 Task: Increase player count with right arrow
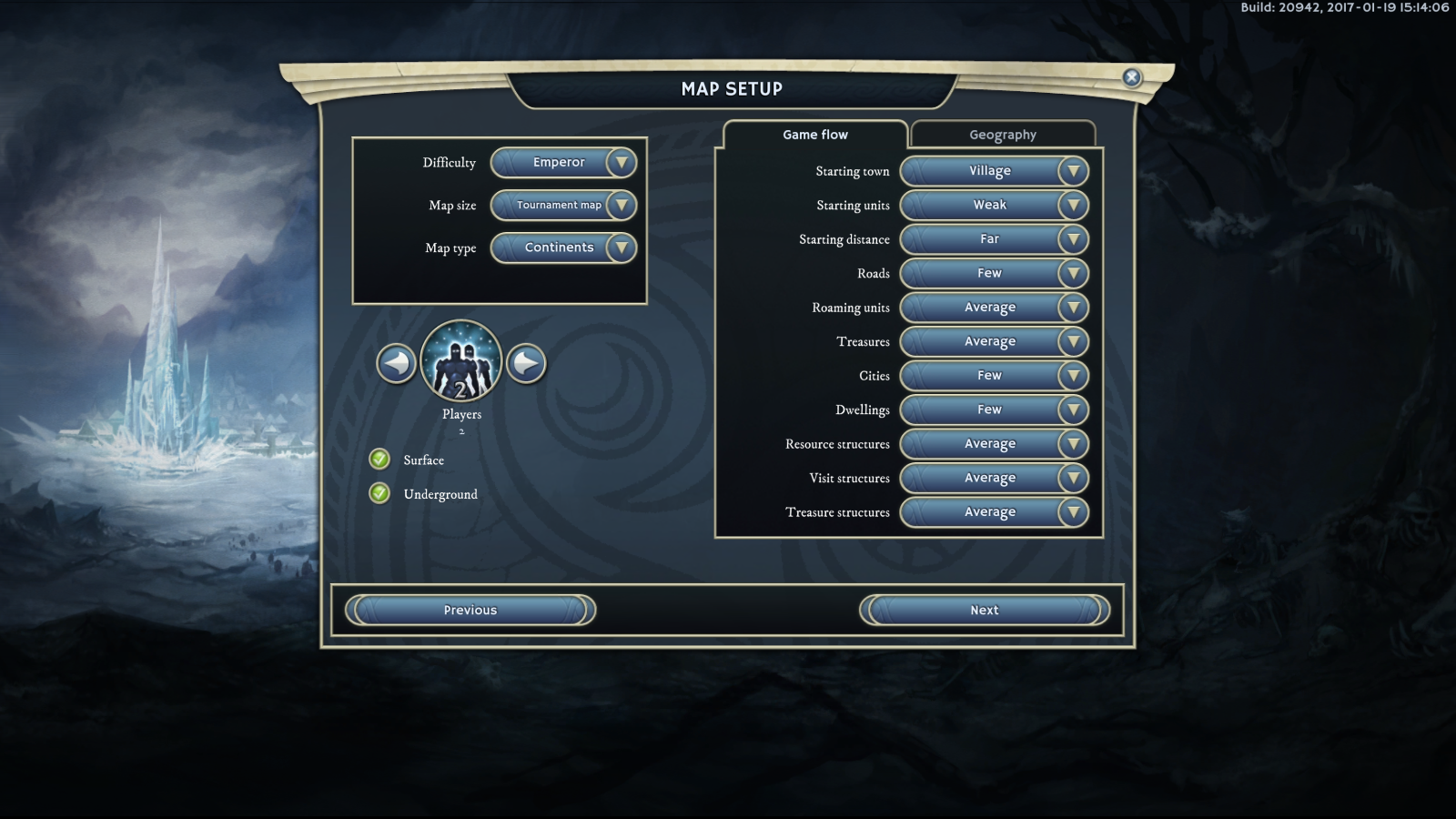click(x=526, y=364)
